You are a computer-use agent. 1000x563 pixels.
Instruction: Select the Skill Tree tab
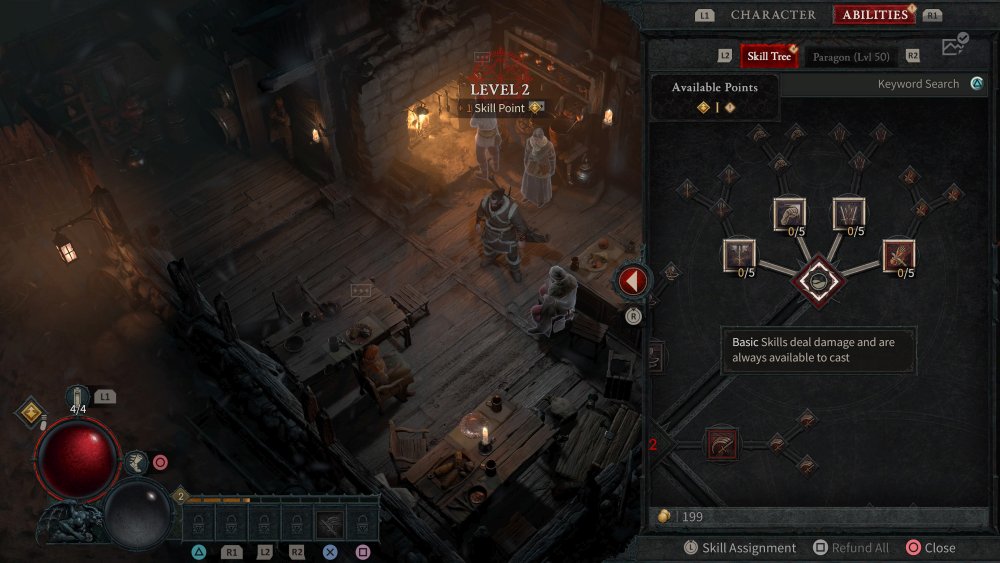[769, 56]
